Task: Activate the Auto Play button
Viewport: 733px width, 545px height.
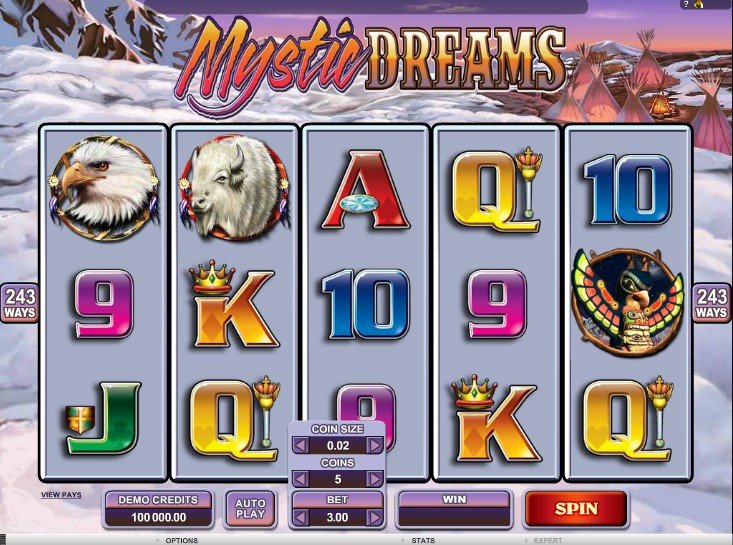Action: [x=249, y=509]
